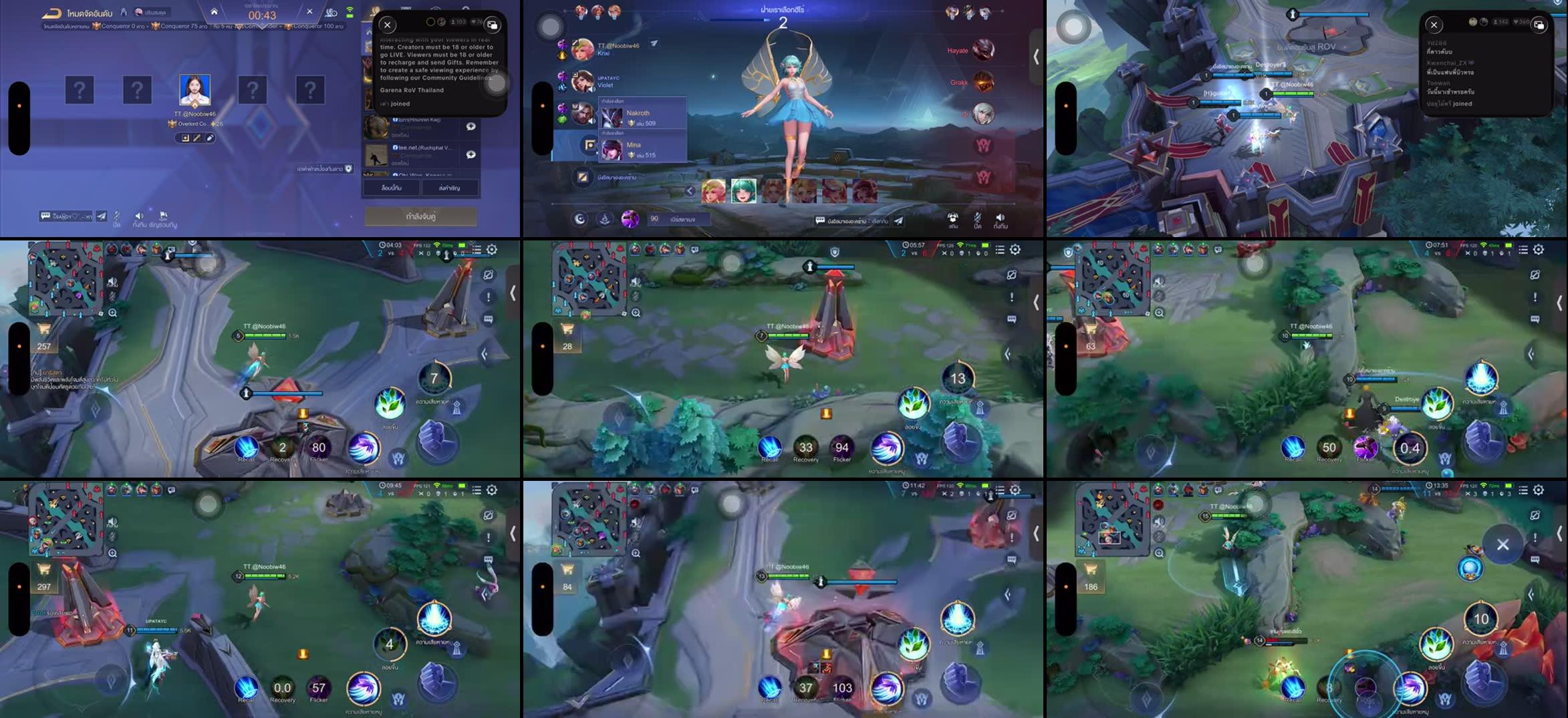Tap the scoreboard icon beside the settings gear

(x=477, y=250)
